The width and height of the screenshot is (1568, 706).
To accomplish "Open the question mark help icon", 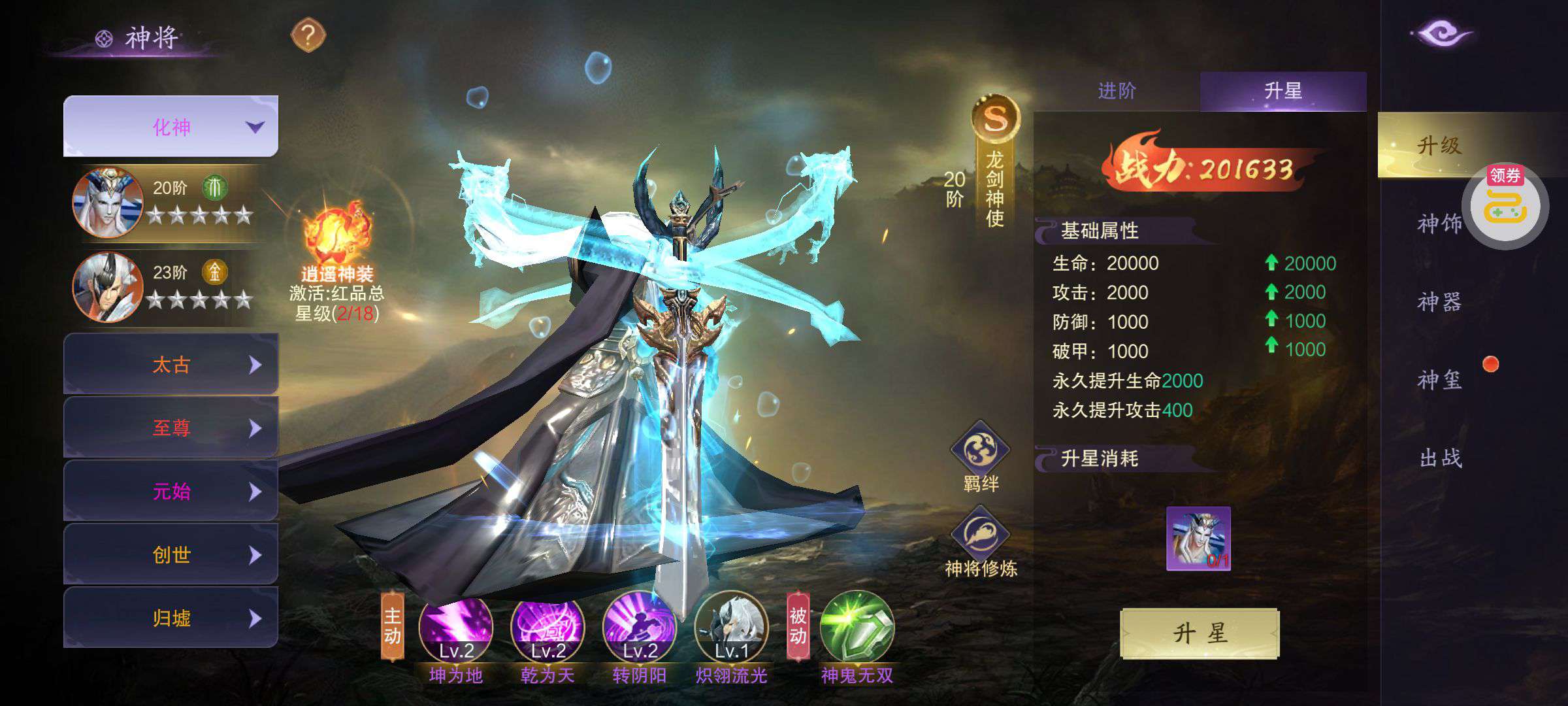I will coord(308,35).
